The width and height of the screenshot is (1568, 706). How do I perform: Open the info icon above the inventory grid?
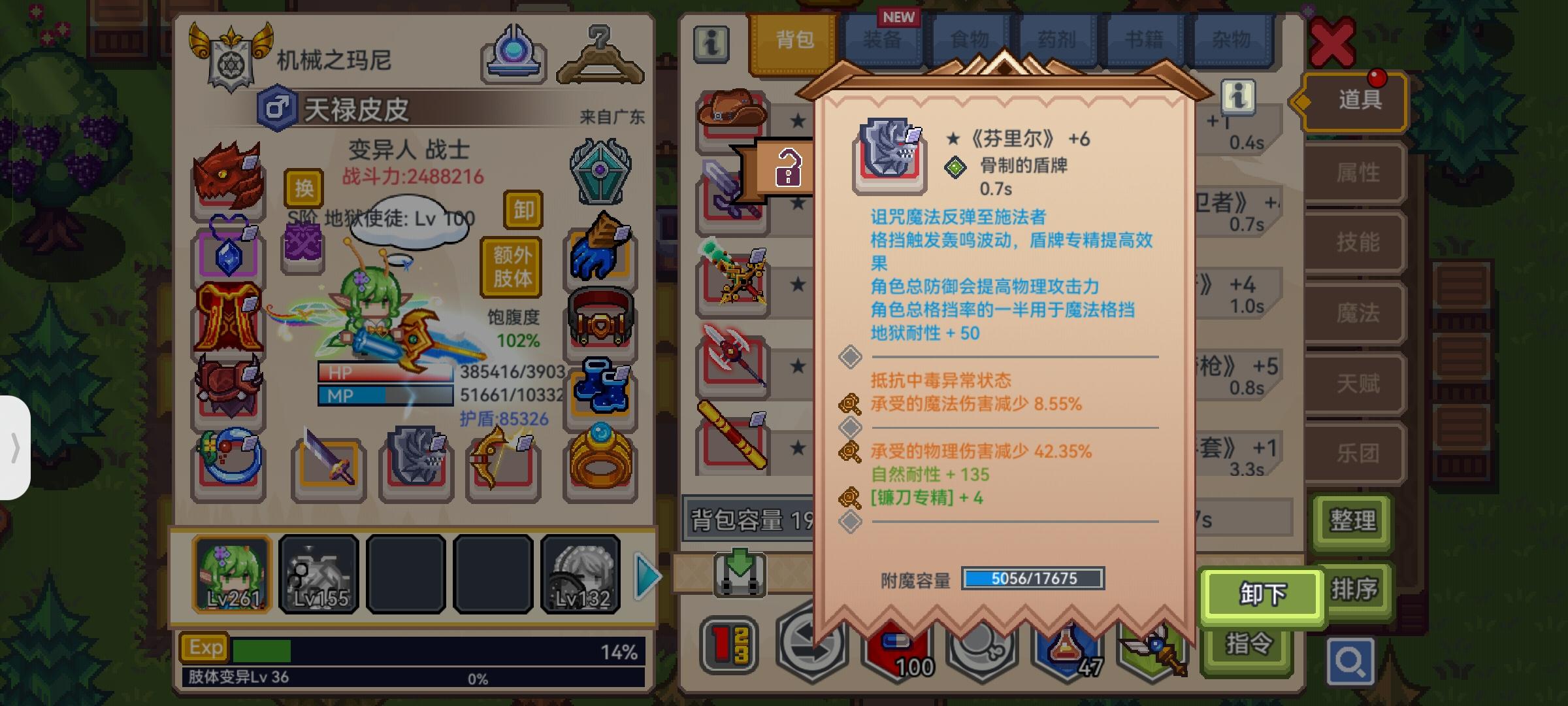(712, 44)
